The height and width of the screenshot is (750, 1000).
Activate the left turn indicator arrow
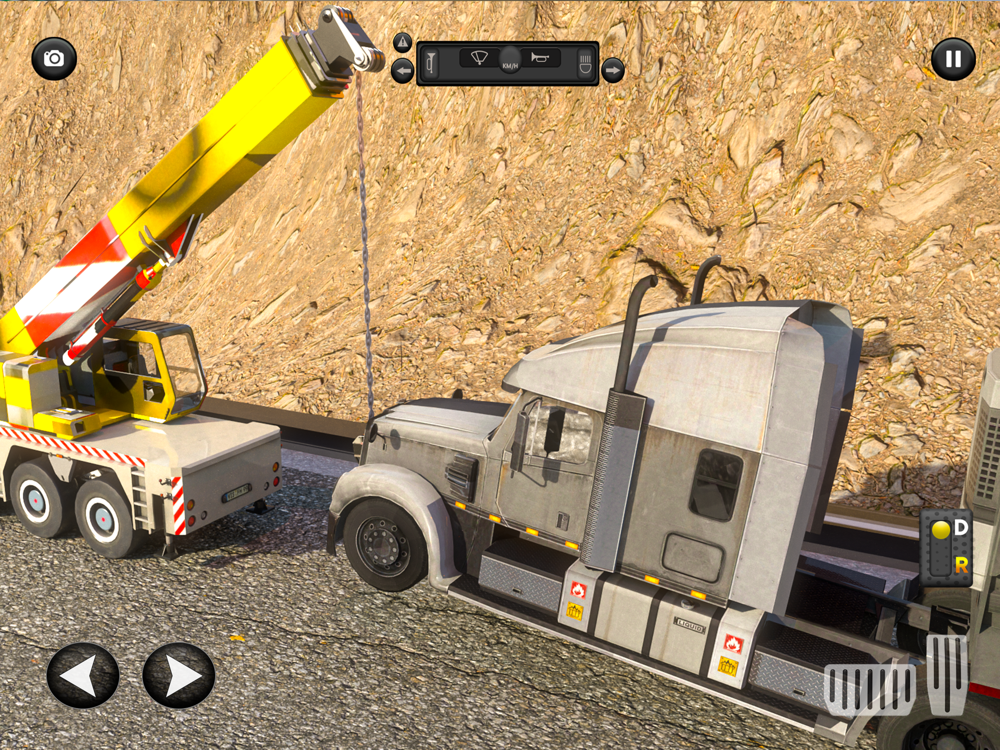402,71
